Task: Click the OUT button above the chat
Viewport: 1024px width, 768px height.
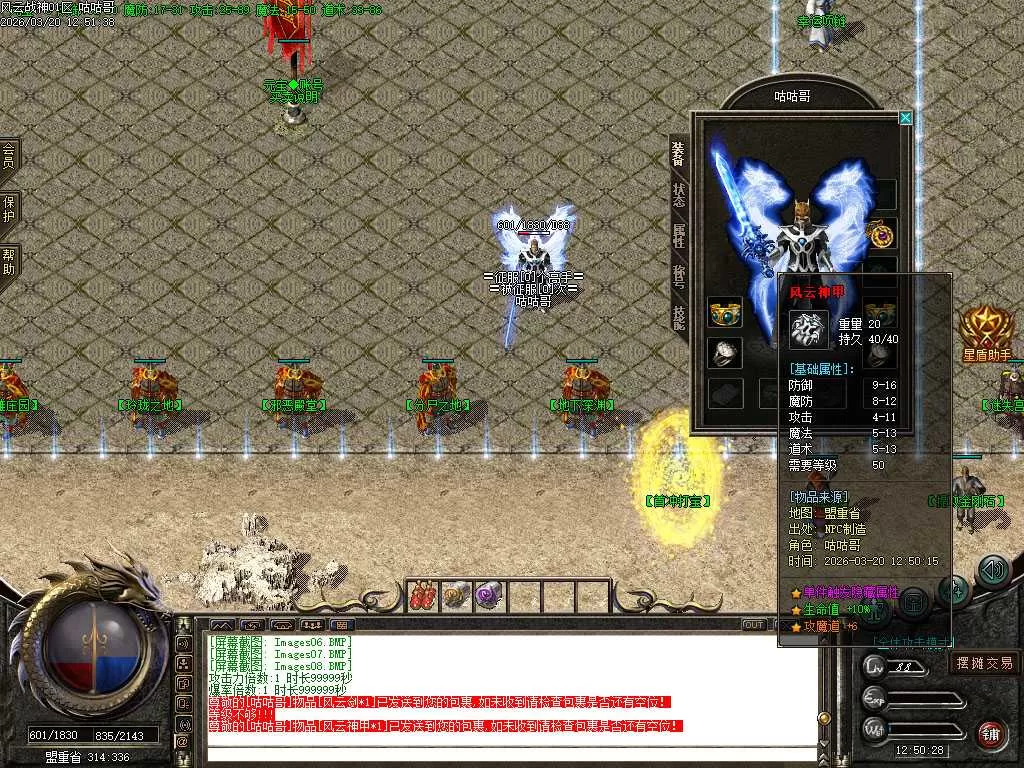Action: pos(754,625)
